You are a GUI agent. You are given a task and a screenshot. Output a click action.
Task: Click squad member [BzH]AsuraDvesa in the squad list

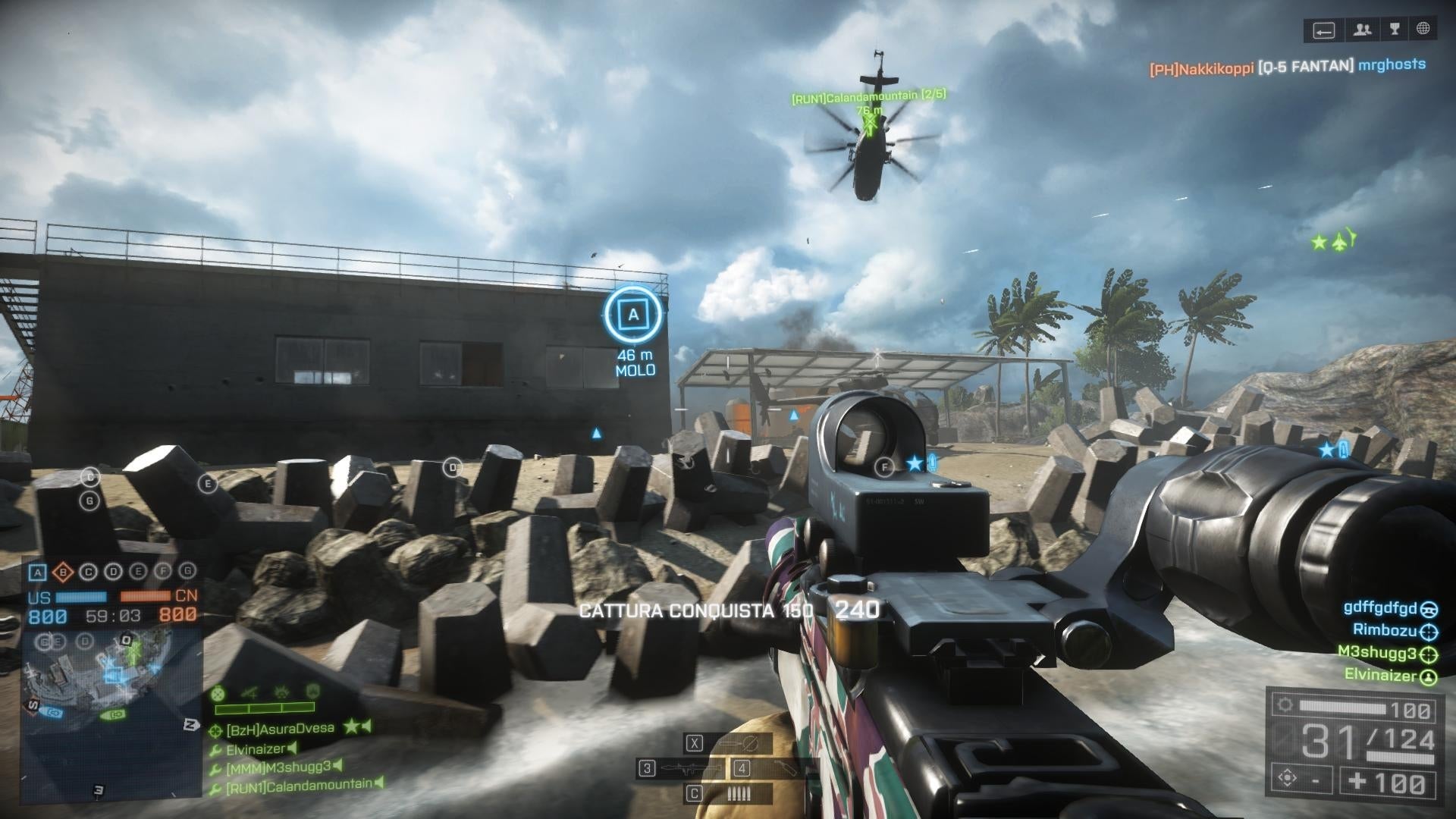pos(281,728)
